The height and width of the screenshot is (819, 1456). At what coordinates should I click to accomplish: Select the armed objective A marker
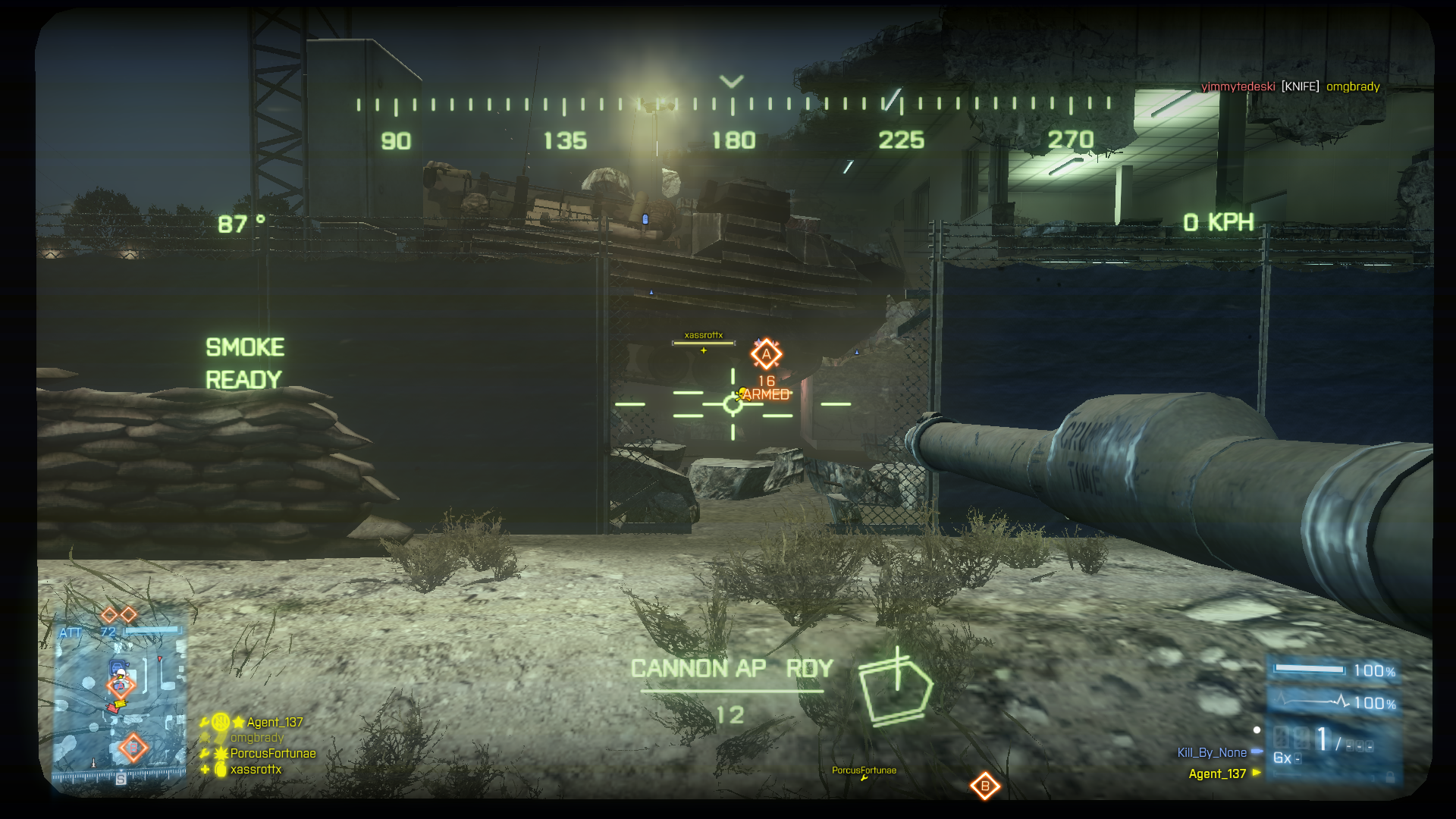[766, 354]
